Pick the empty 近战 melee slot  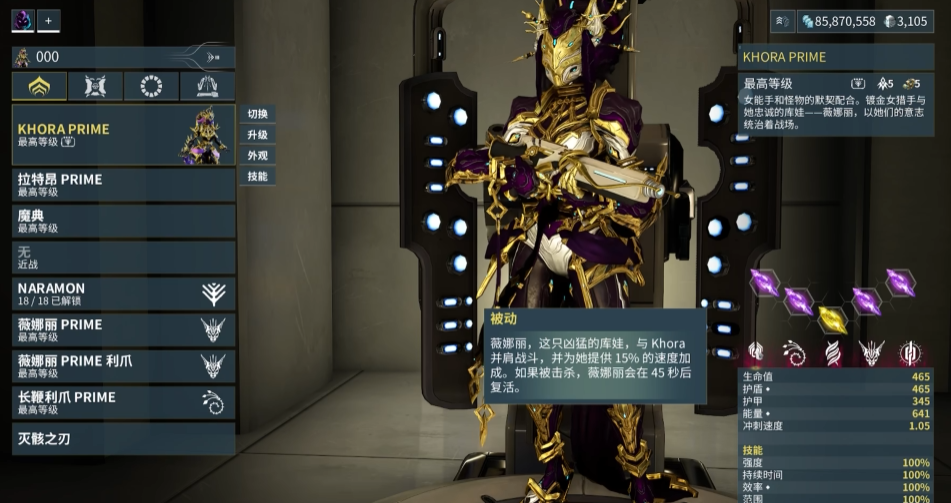tap(123, 257)
